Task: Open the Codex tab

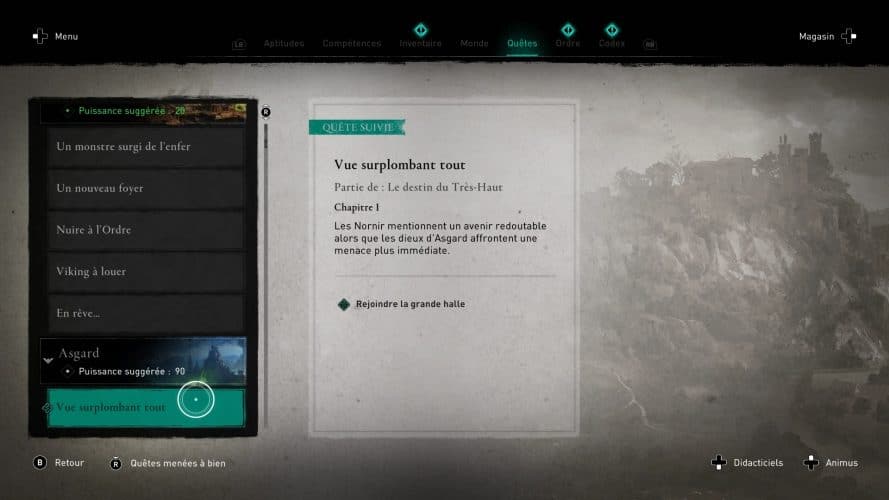Action: click(611, 43)
